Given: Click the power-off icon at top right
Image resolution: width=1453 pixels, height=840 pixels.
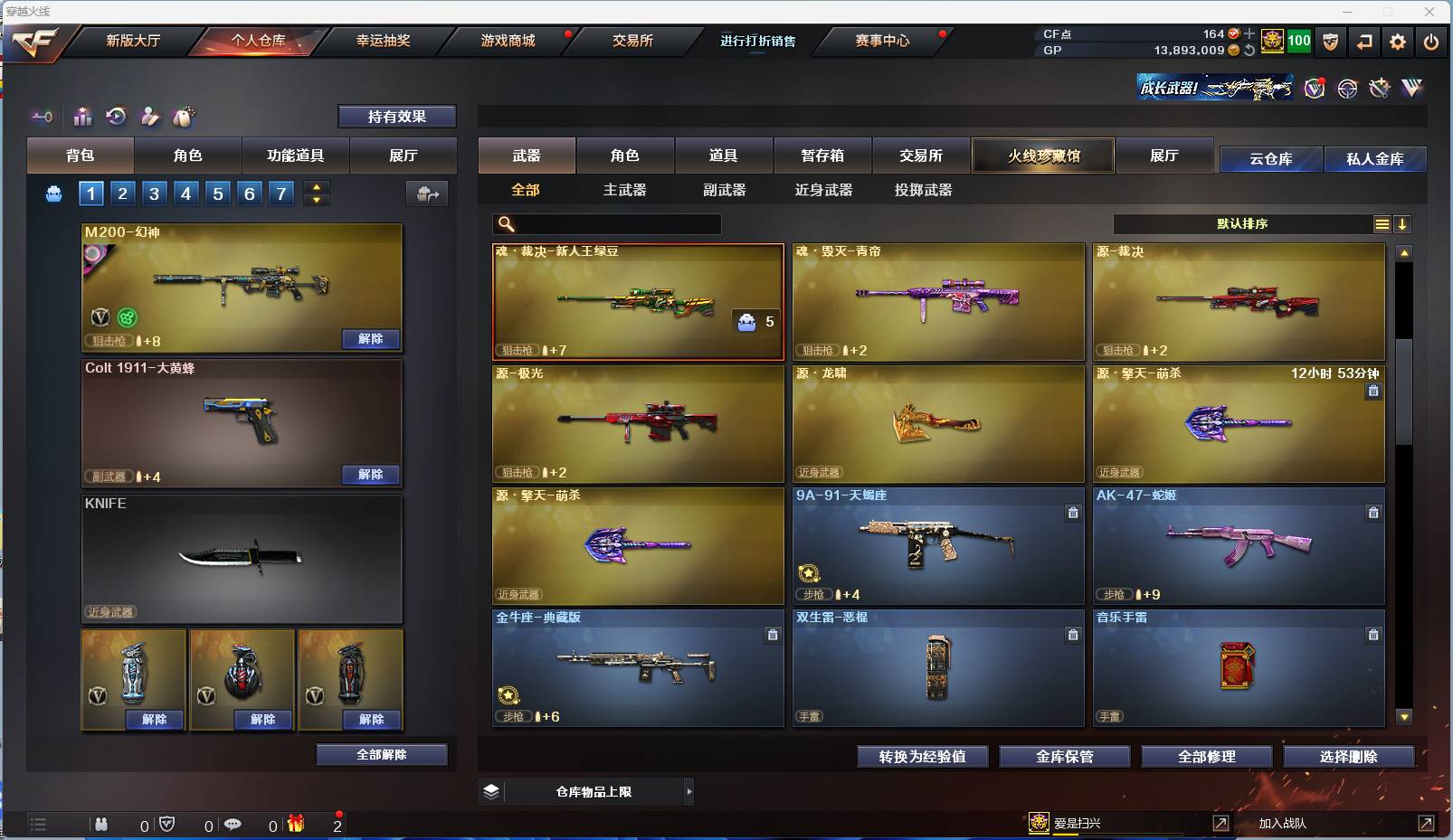Looking at the screenshot, I should pyautogui.click(x=1431, y=42).
